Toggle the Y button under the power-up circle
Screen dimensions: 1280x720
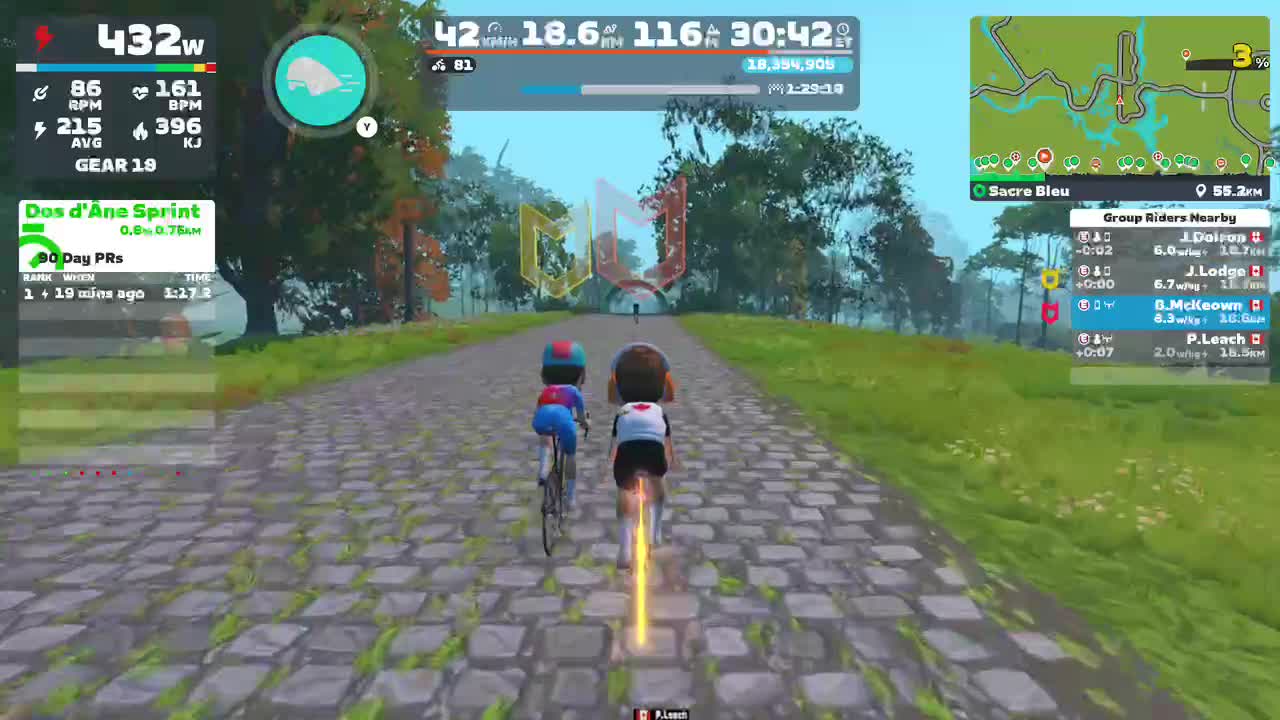point(366,127)
